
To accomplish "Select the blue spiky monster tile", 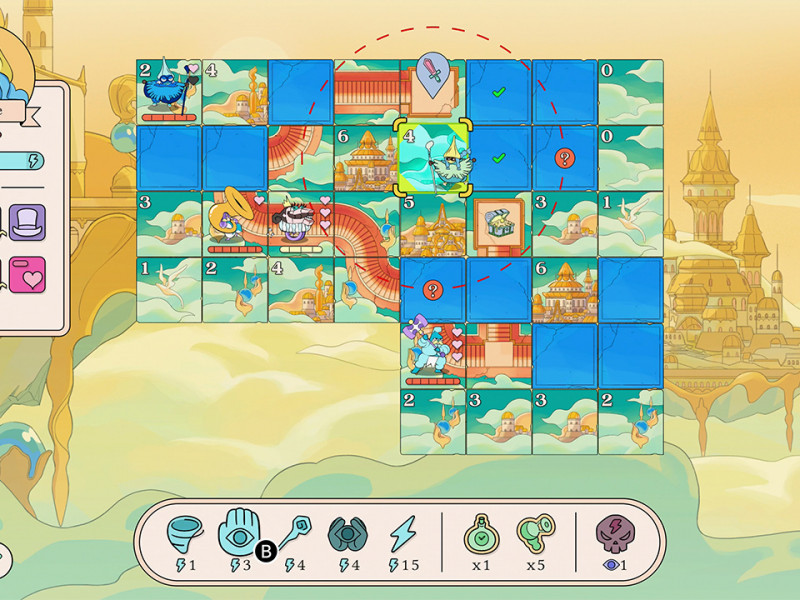I will (x=168, y=91).
